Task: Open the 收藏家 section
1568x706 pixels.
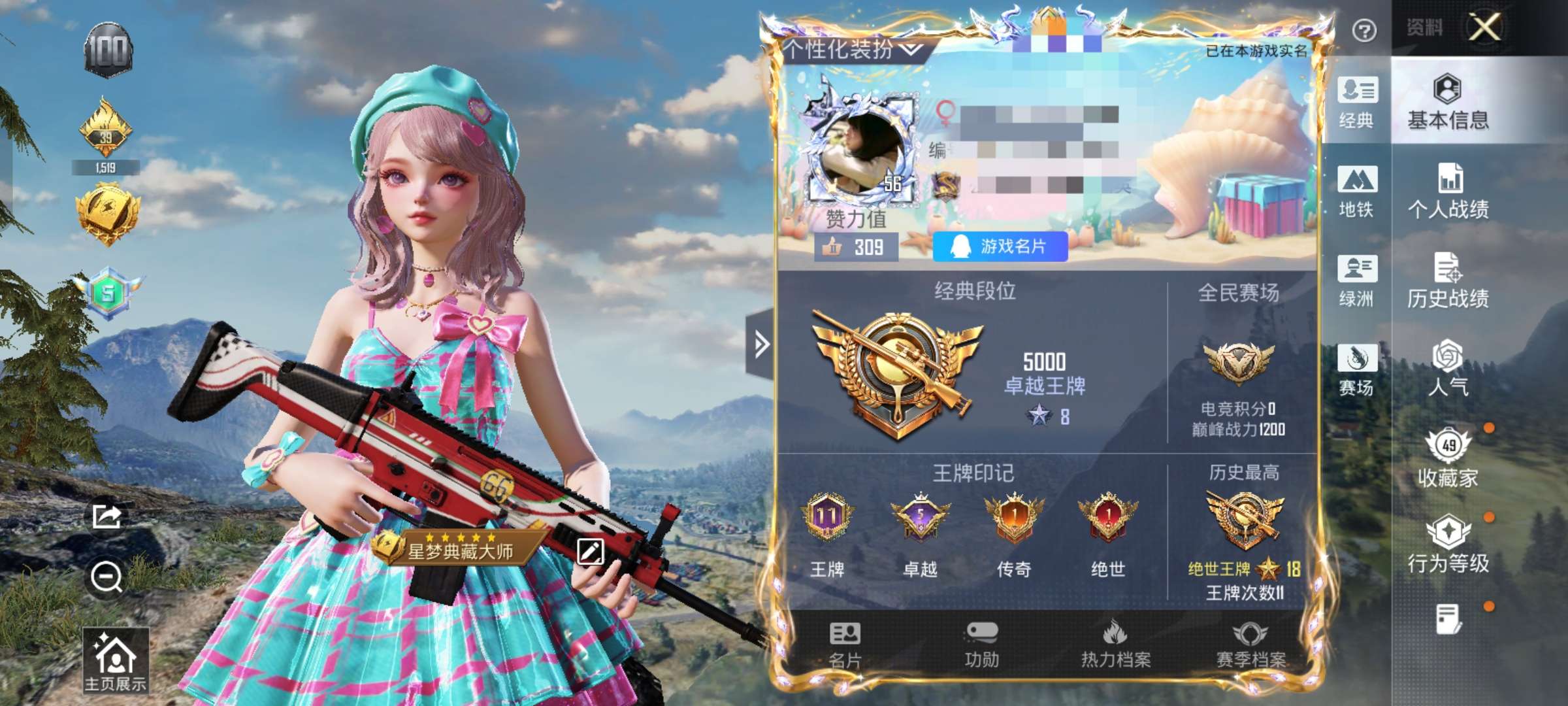Action: click(x=1448, y=459)
